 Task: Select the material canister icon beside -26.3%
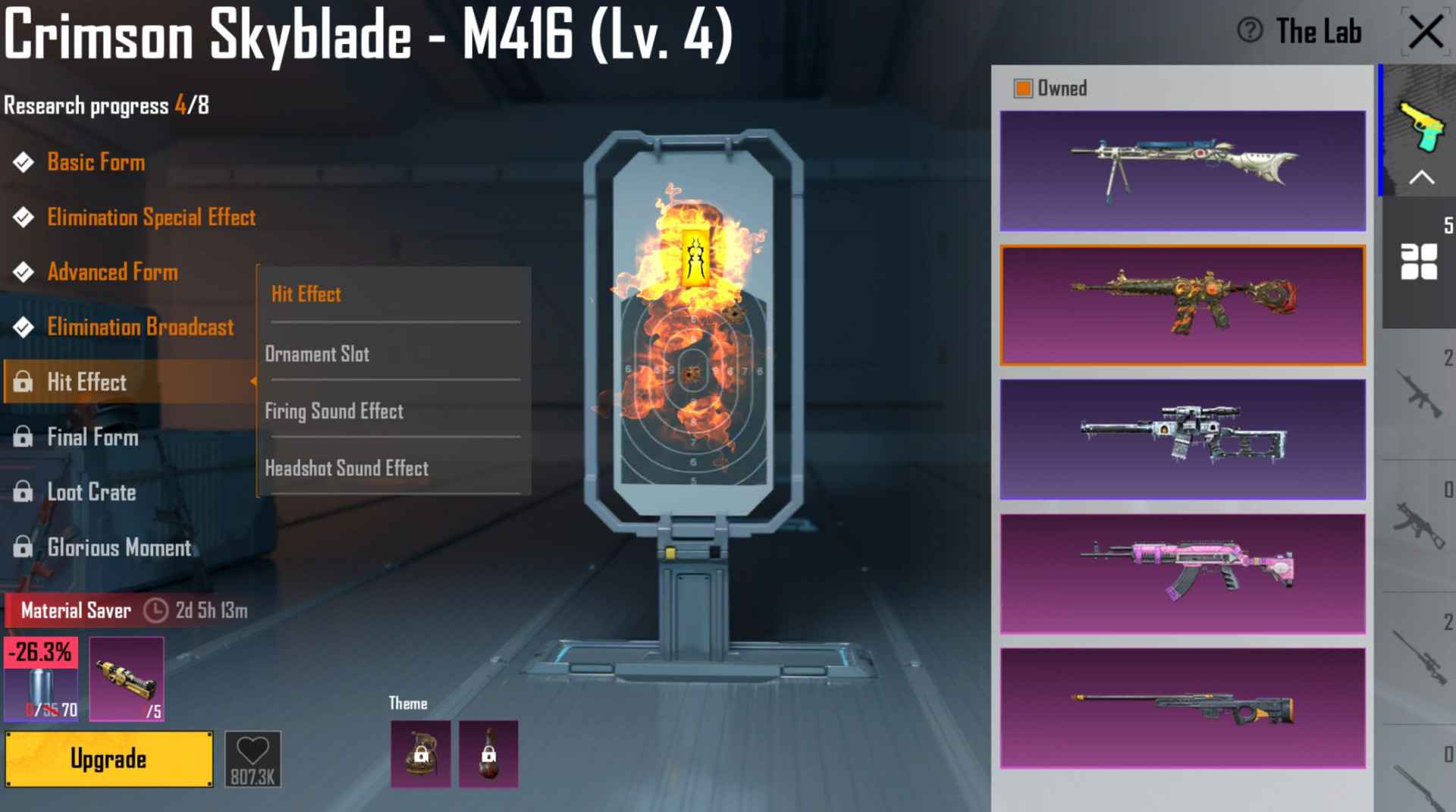(41, 686)
